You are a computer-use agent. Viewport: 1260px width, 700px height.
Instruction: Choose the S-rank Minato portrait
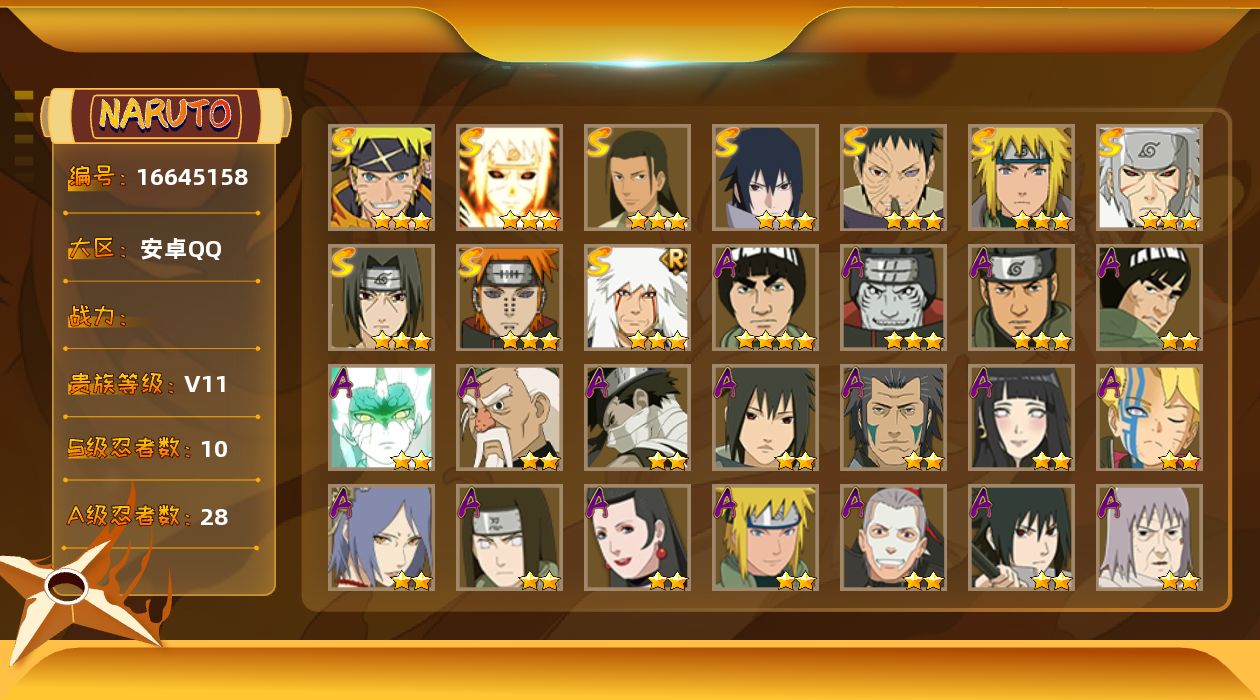(x=1021, y=178)
